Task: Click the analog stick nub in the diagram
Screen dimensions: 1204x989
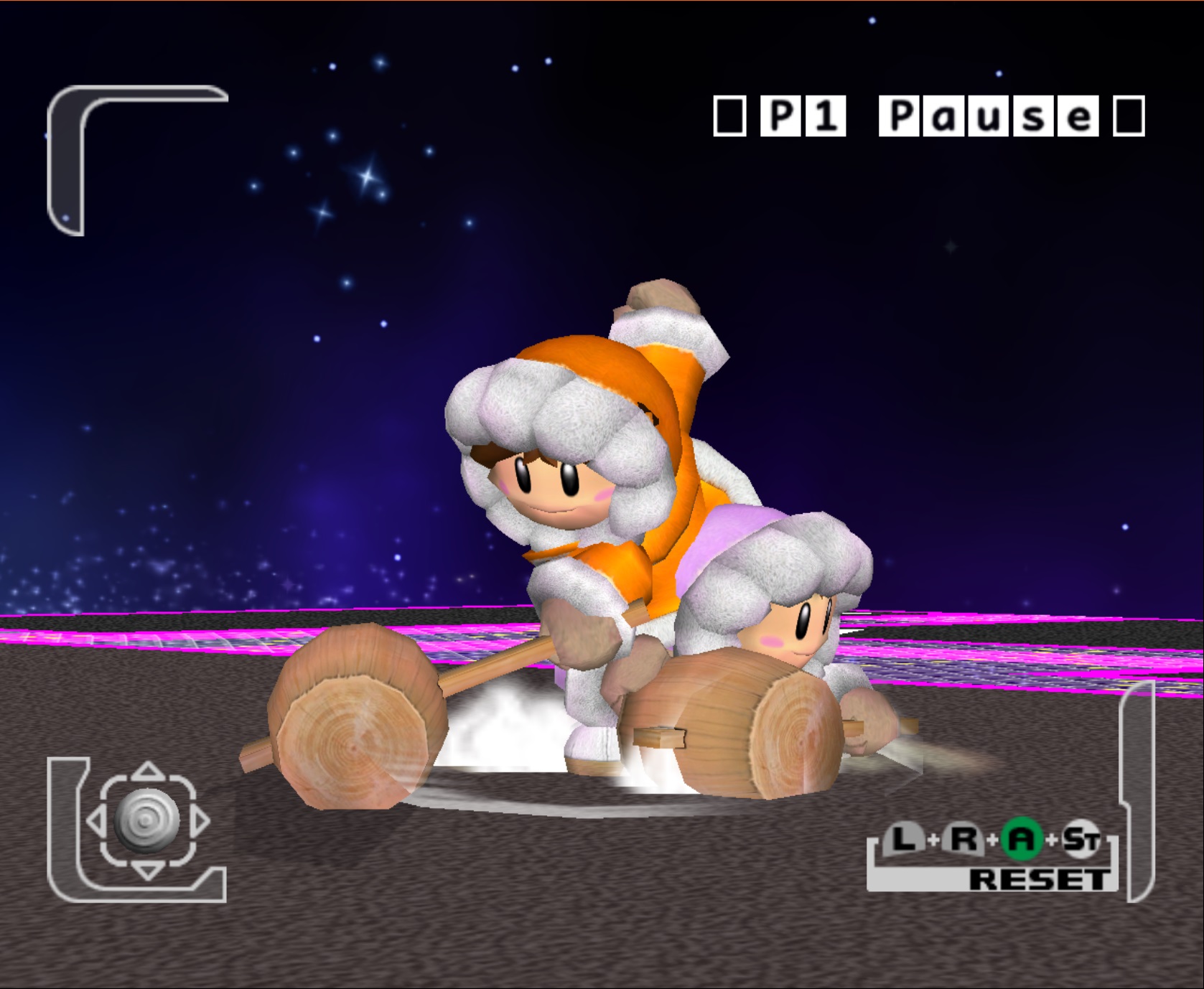Action: tap(146, 821)
